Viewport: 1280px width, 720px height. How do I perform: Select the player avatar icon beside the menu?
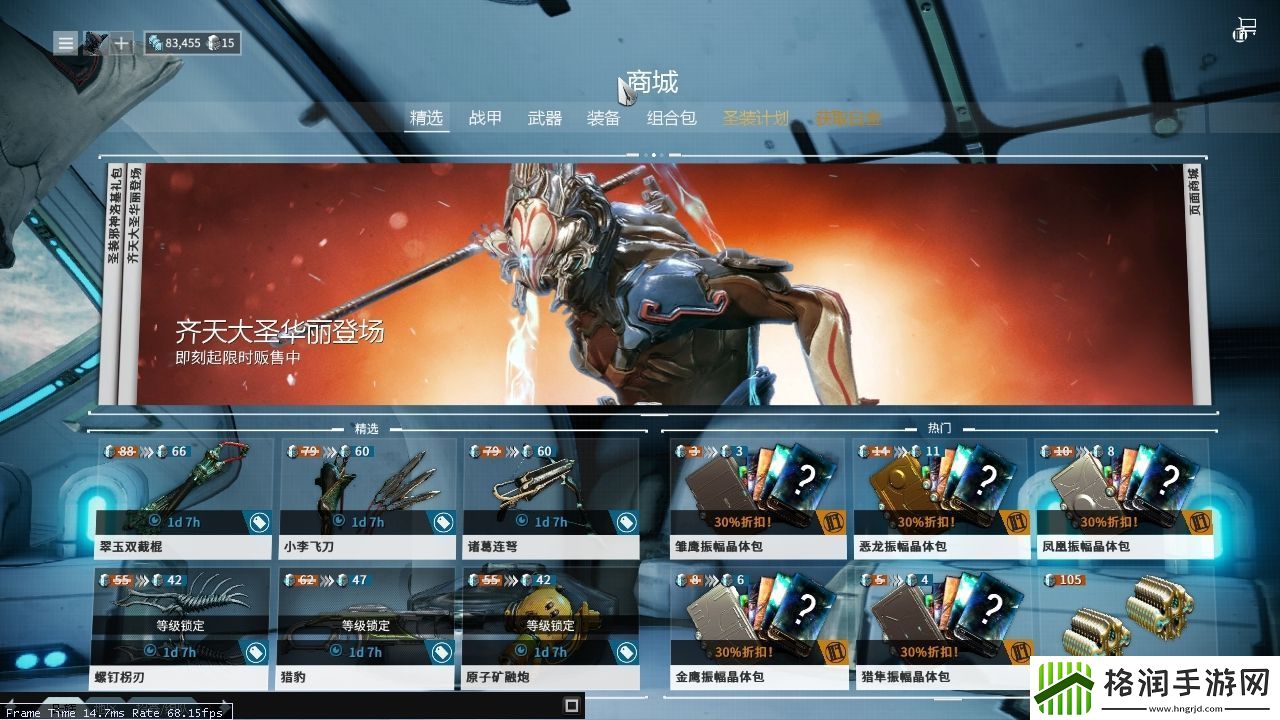click(x=93, y=43)
